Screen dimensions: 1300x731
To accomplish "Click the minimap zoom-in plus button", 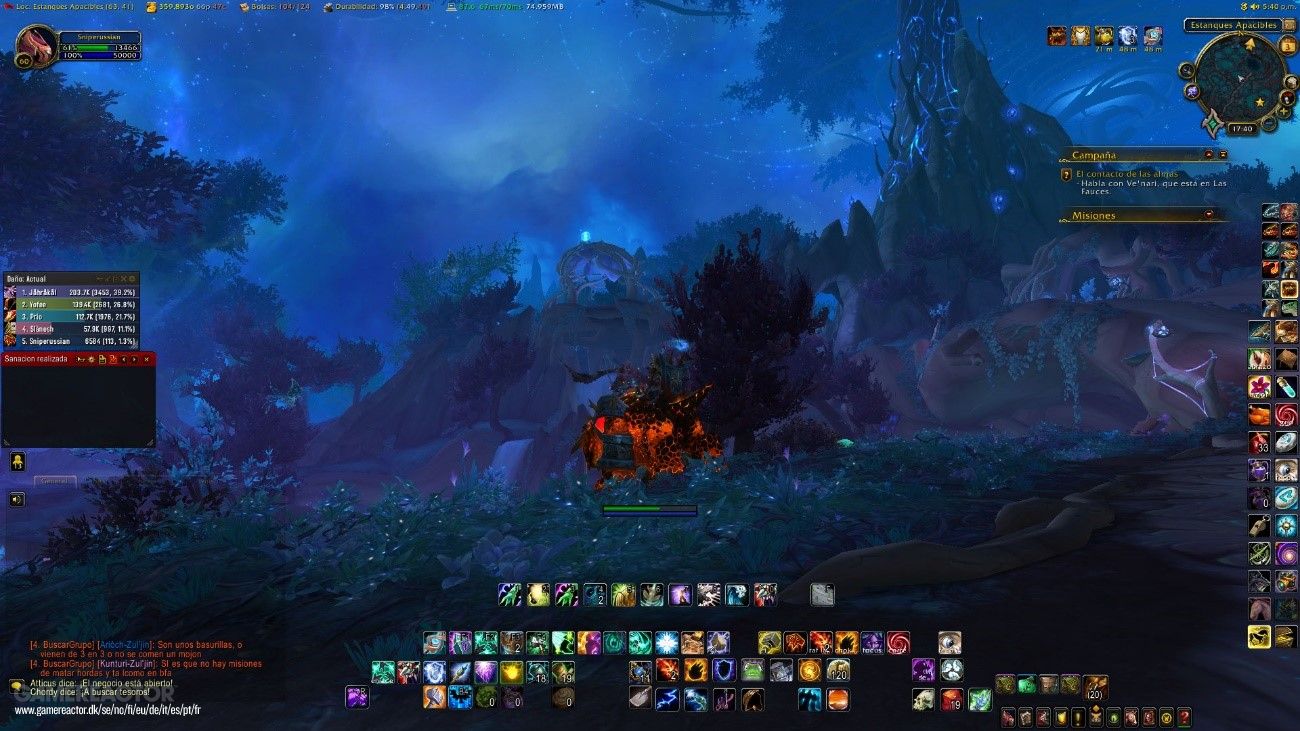I will click(x=1283, y=111).
